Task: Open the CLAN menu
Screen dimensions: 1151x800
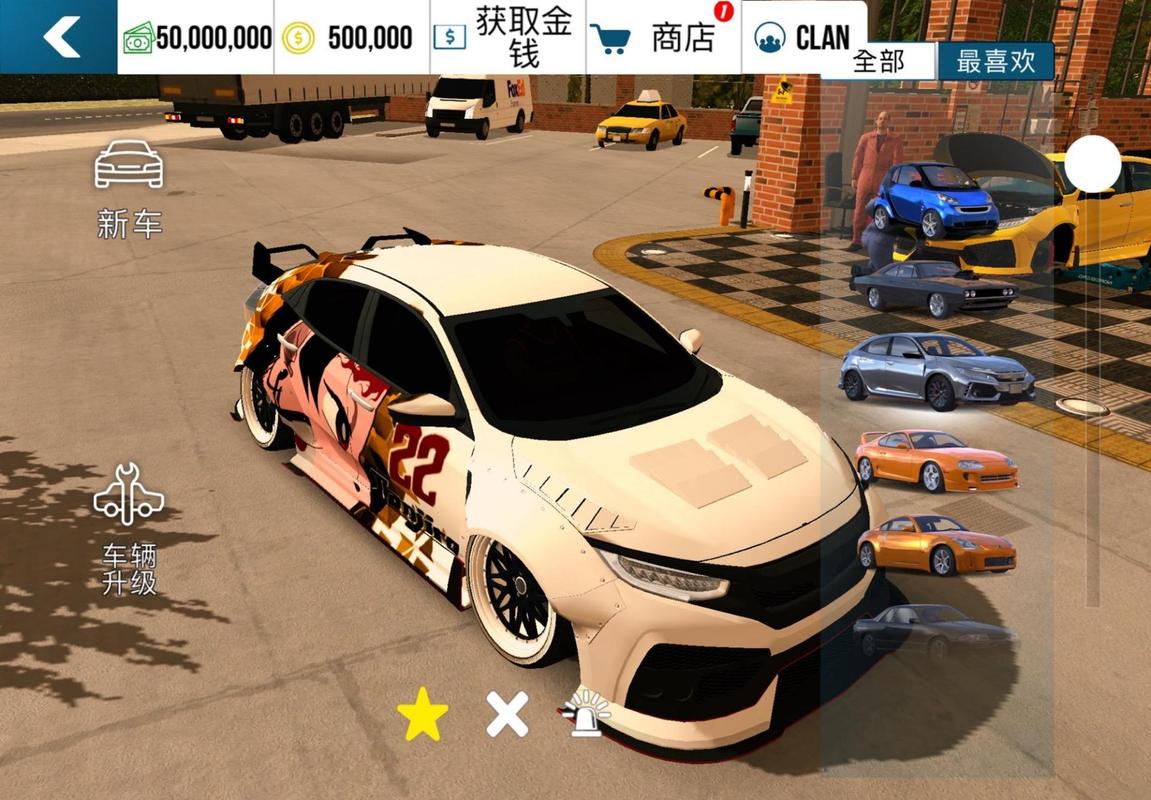Action: pos(804,38)
